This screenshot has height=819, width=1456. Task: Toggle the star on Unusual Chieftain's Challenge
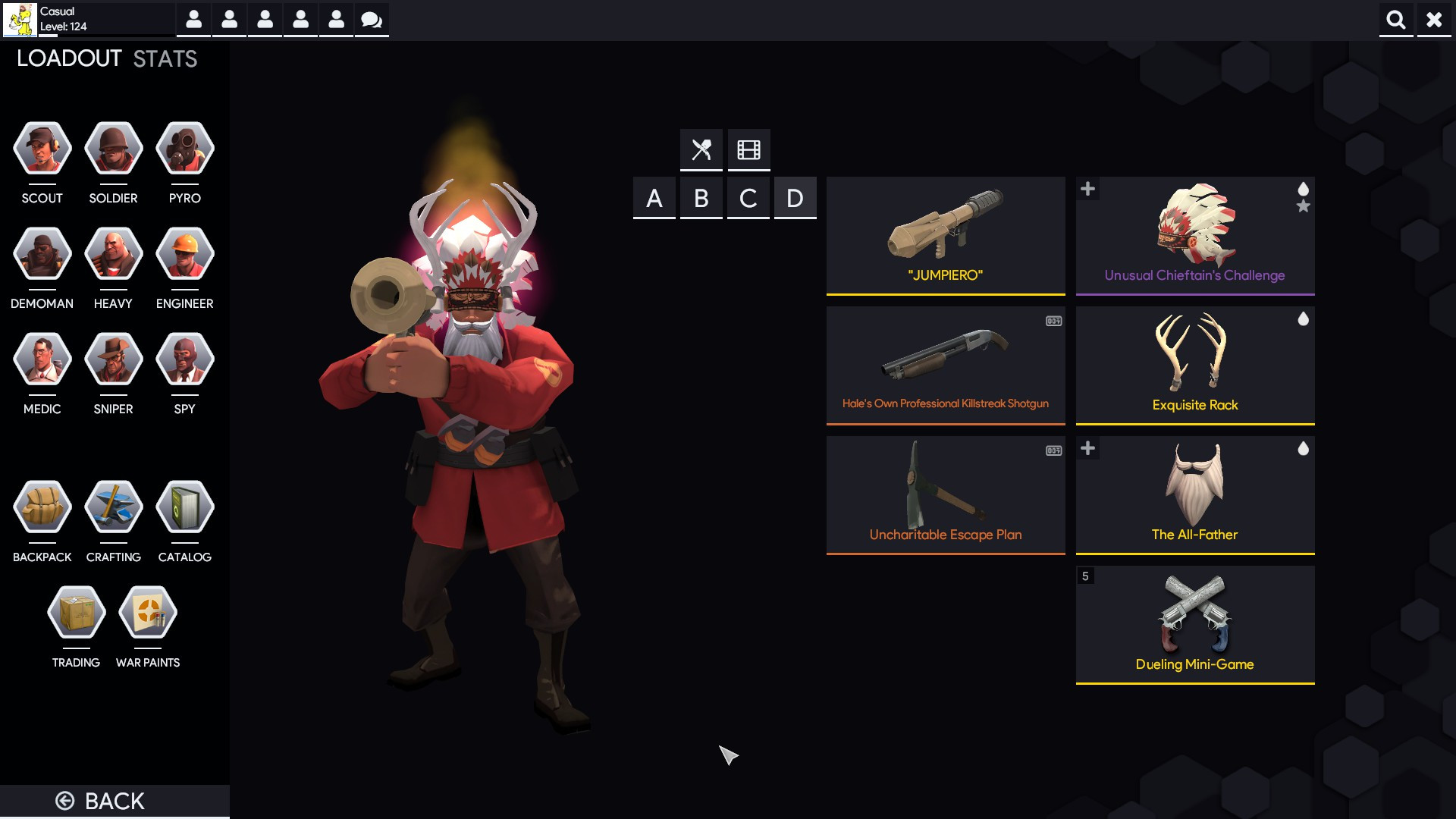(1304, 206)
